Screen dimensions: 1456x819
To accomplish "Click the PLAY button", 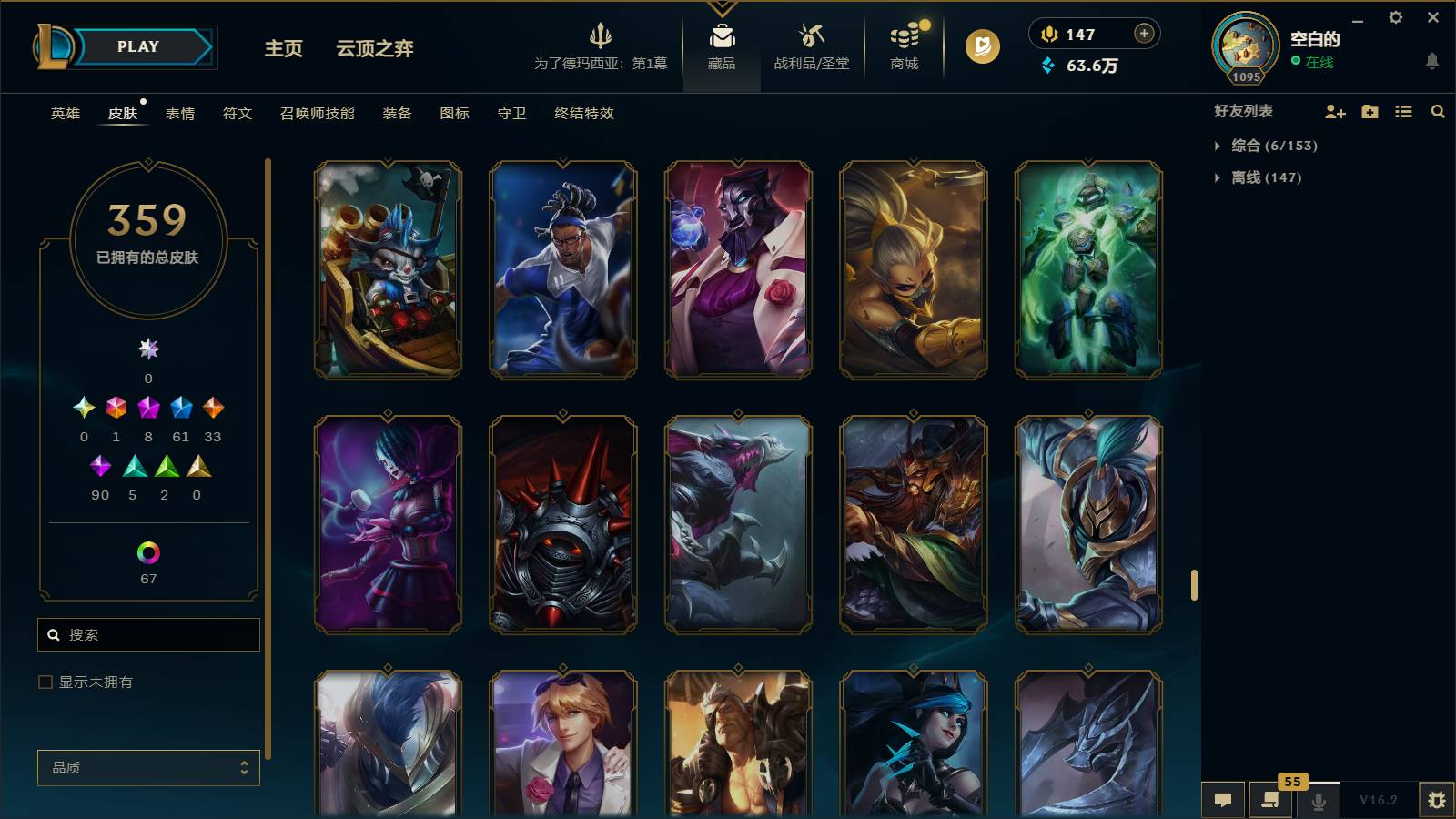I will click(x=135, y=46).
